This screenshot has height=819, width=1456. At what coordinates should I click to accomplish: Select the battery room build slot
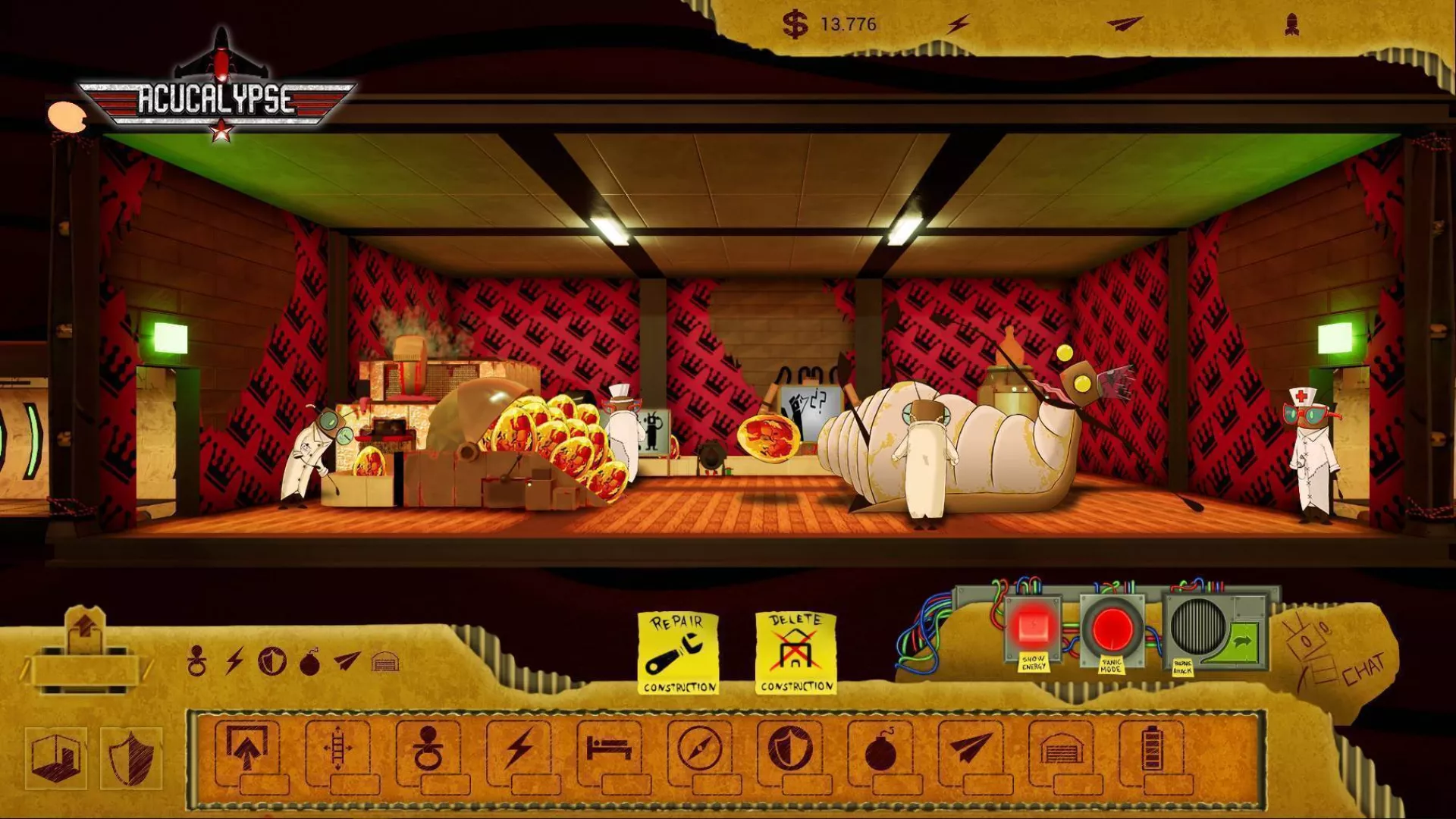click(x=1151, y=749)
